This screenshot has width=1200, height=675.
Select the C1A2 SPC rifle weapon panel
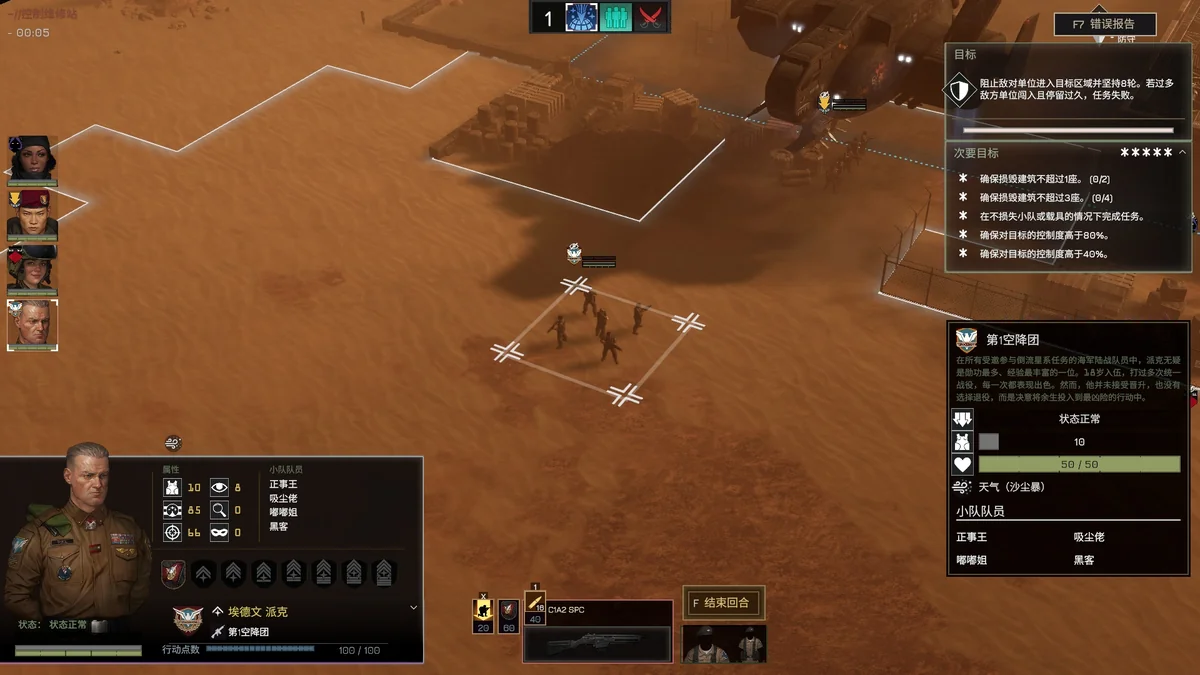[x=597, y=632]
